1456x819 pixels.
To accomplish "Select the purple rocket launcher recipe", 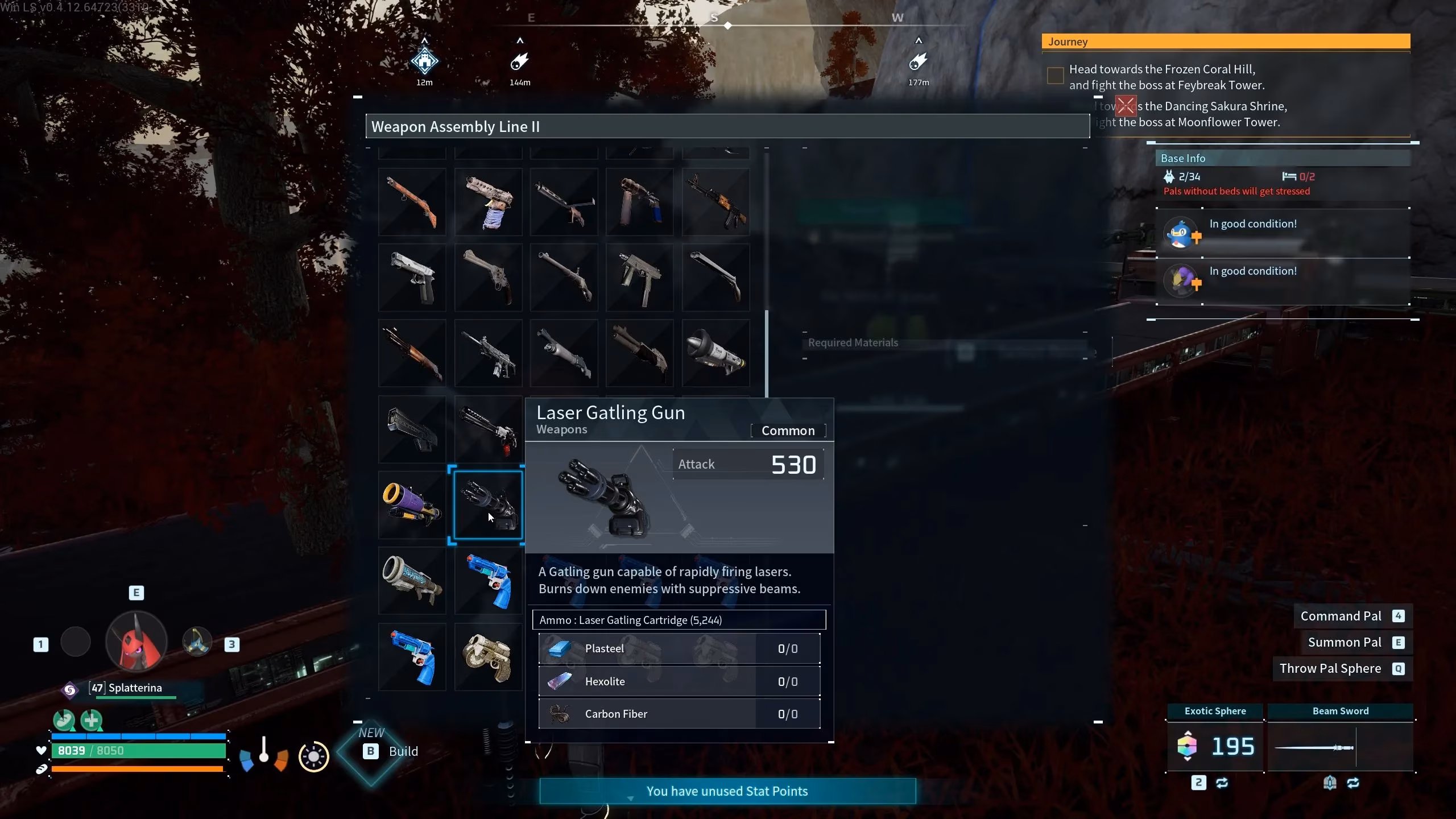I will pos(412,505).
